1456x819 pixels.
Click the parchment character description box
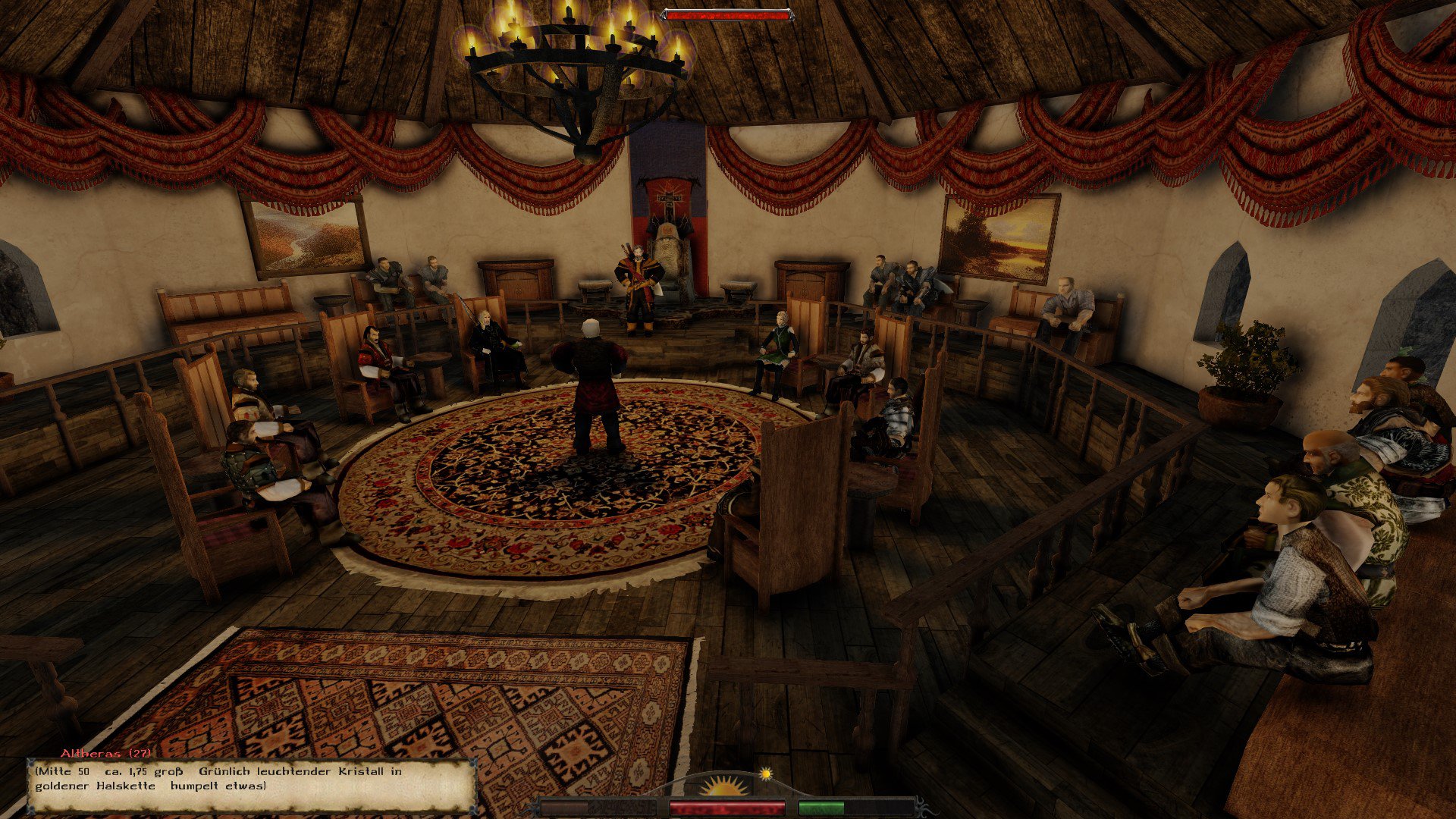tap(250, 783)
